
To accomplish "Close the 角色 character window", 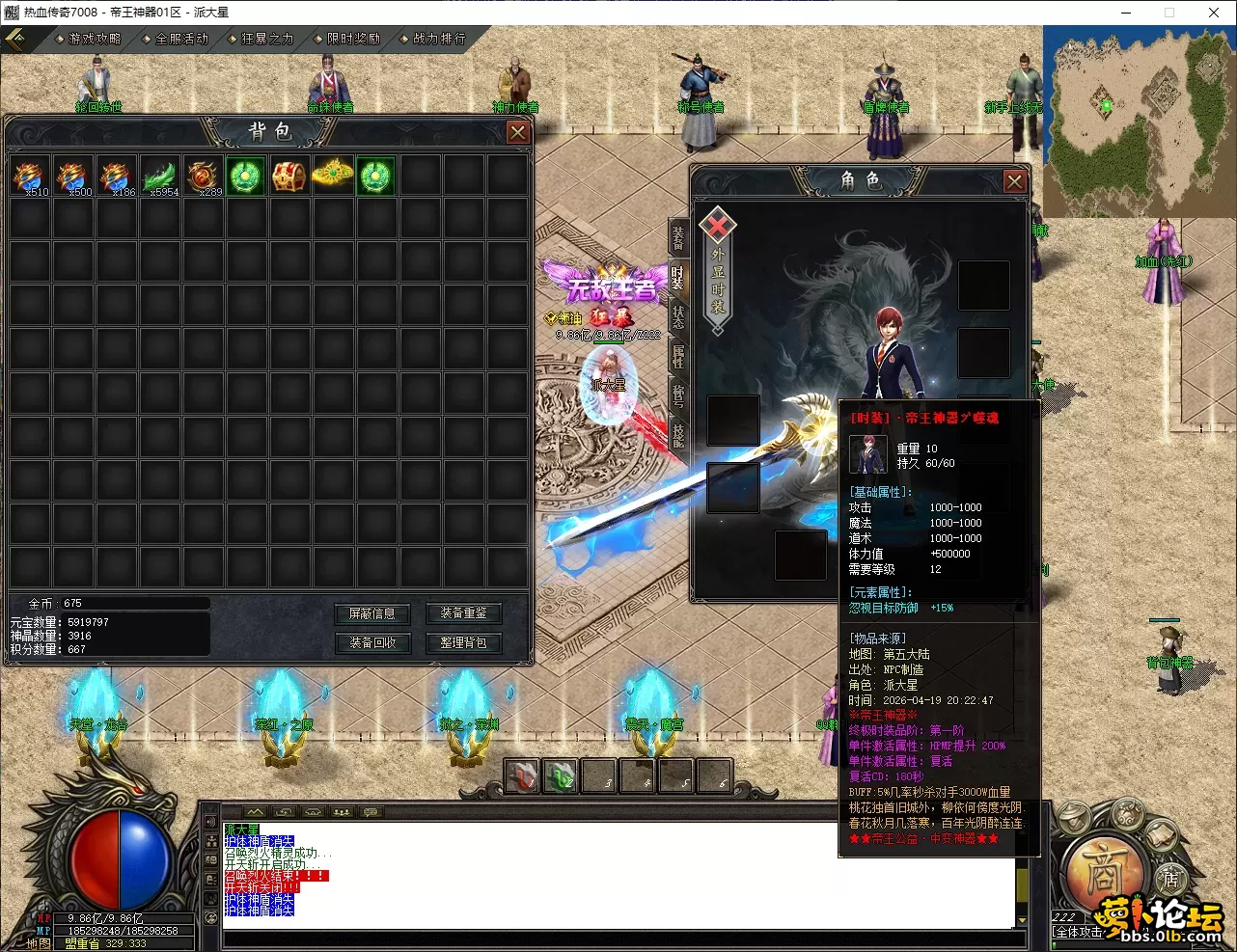I will point(1014,181).
